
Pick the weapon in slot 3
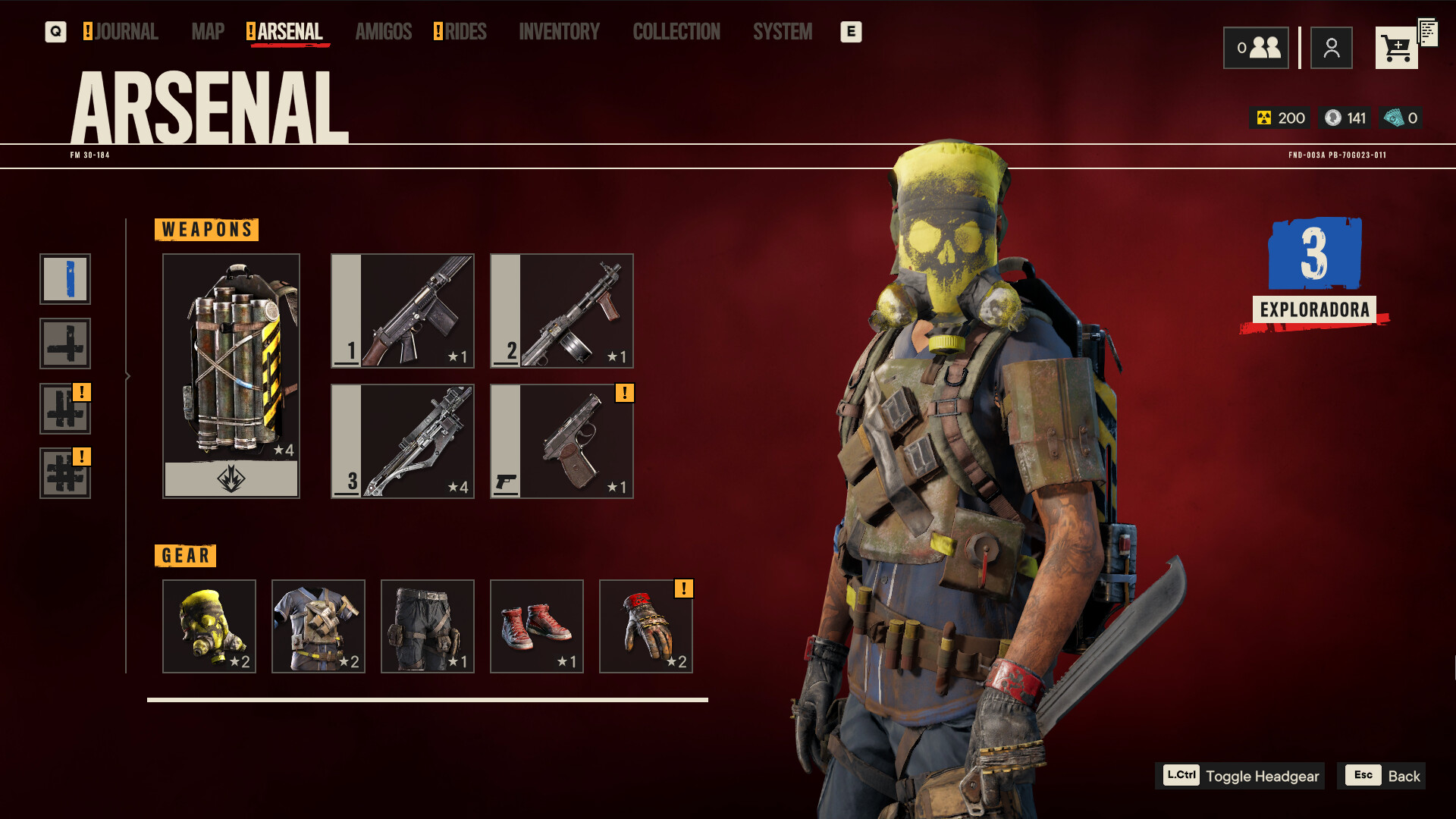coord(403,441)
